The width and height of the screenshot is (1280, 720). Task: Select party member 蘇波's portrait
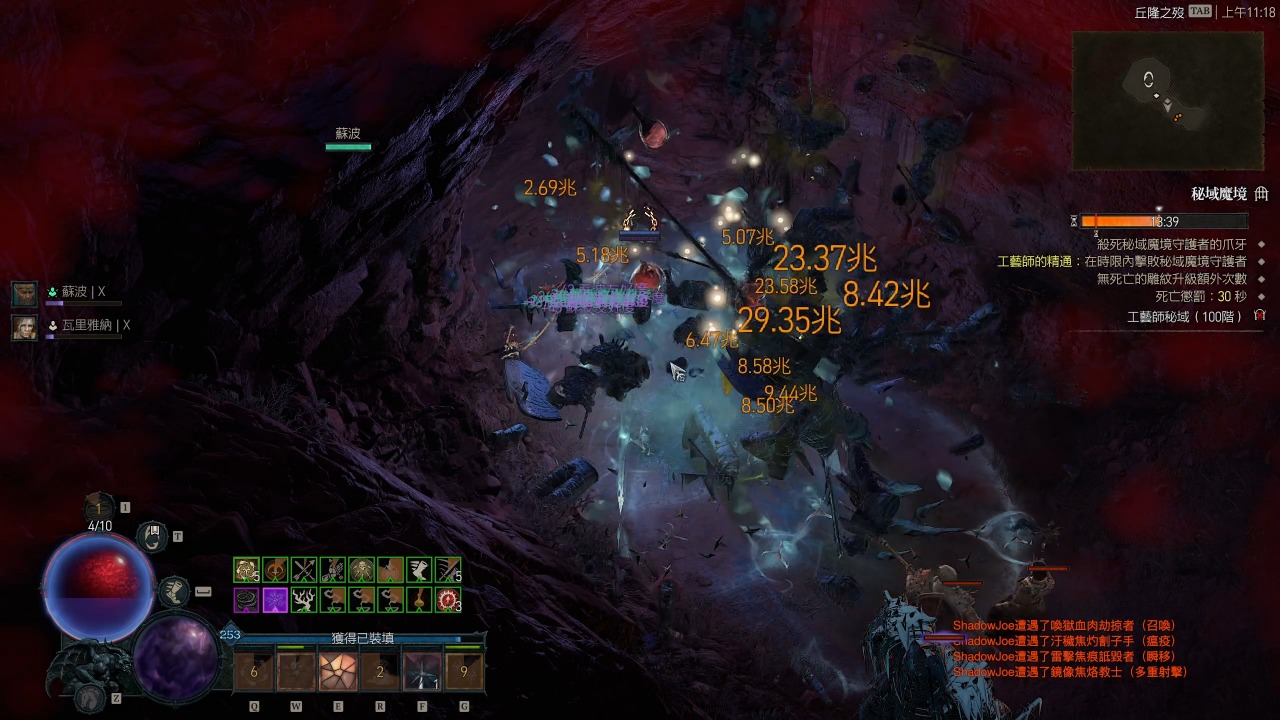24,293
